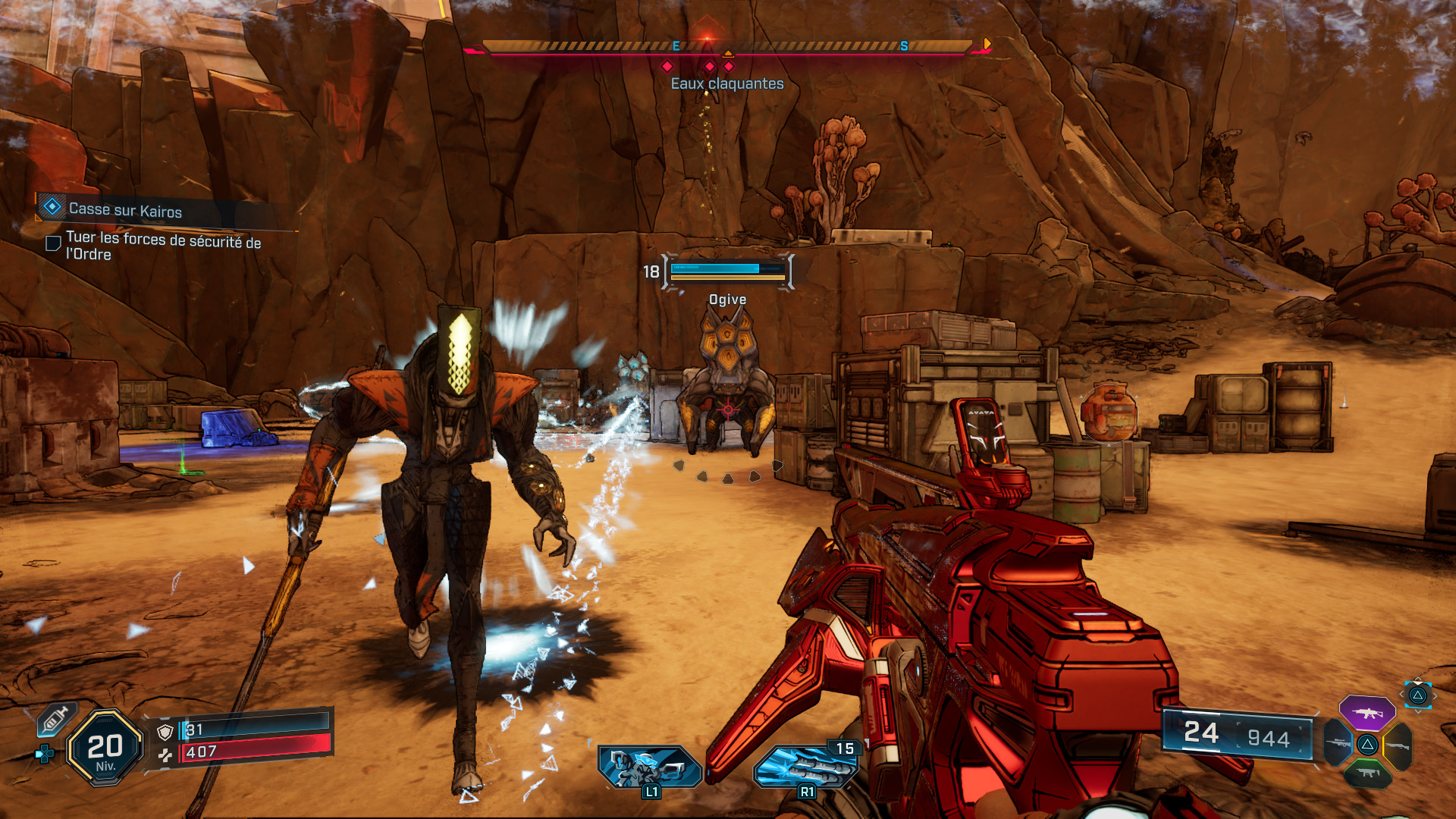Switch to the blue sniper rifle slot

(1338, 743)
